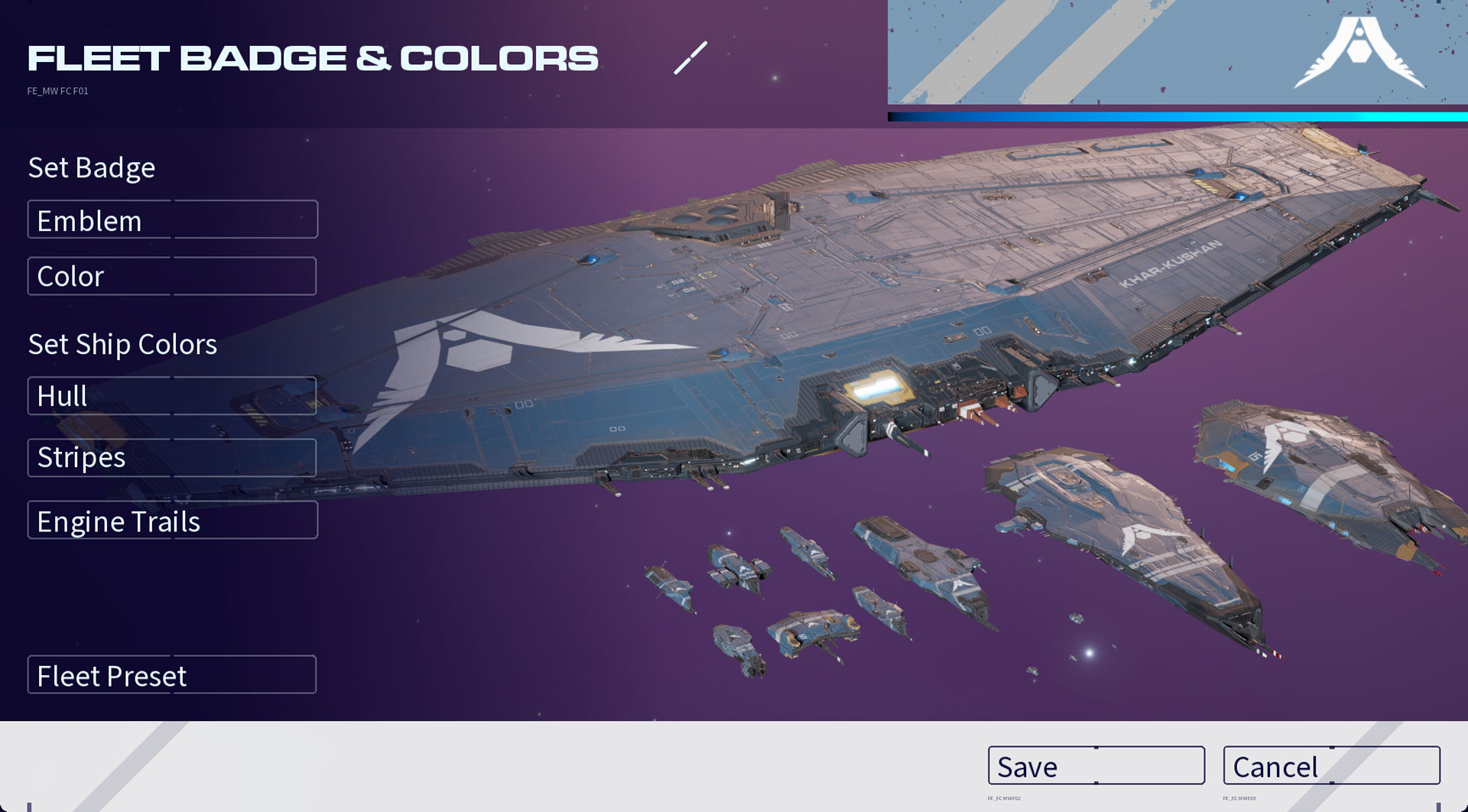The height and width of the screenshot is (812, 1468).
Task: Click the blue engine trail gradient bar
Action: tap(1177, 115)
